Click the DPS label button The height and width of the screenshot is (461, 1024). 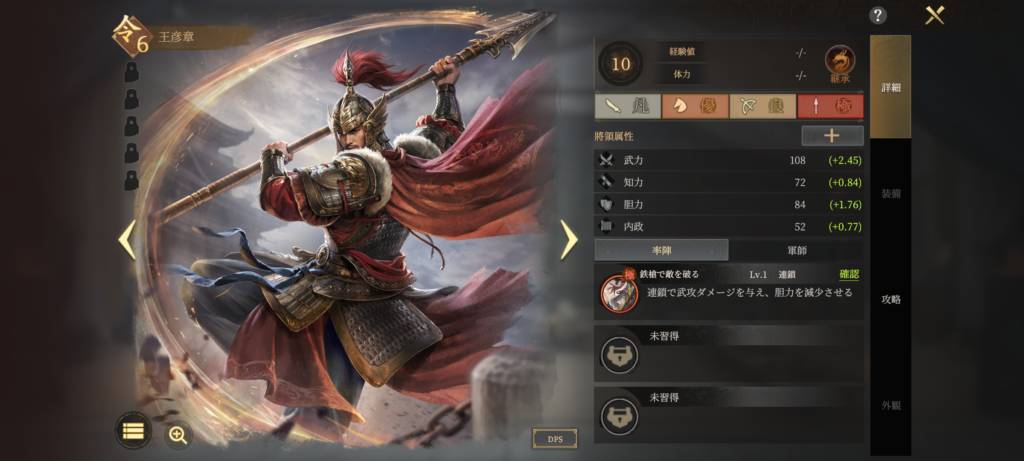pyautogui.click(x=555, y=439)
